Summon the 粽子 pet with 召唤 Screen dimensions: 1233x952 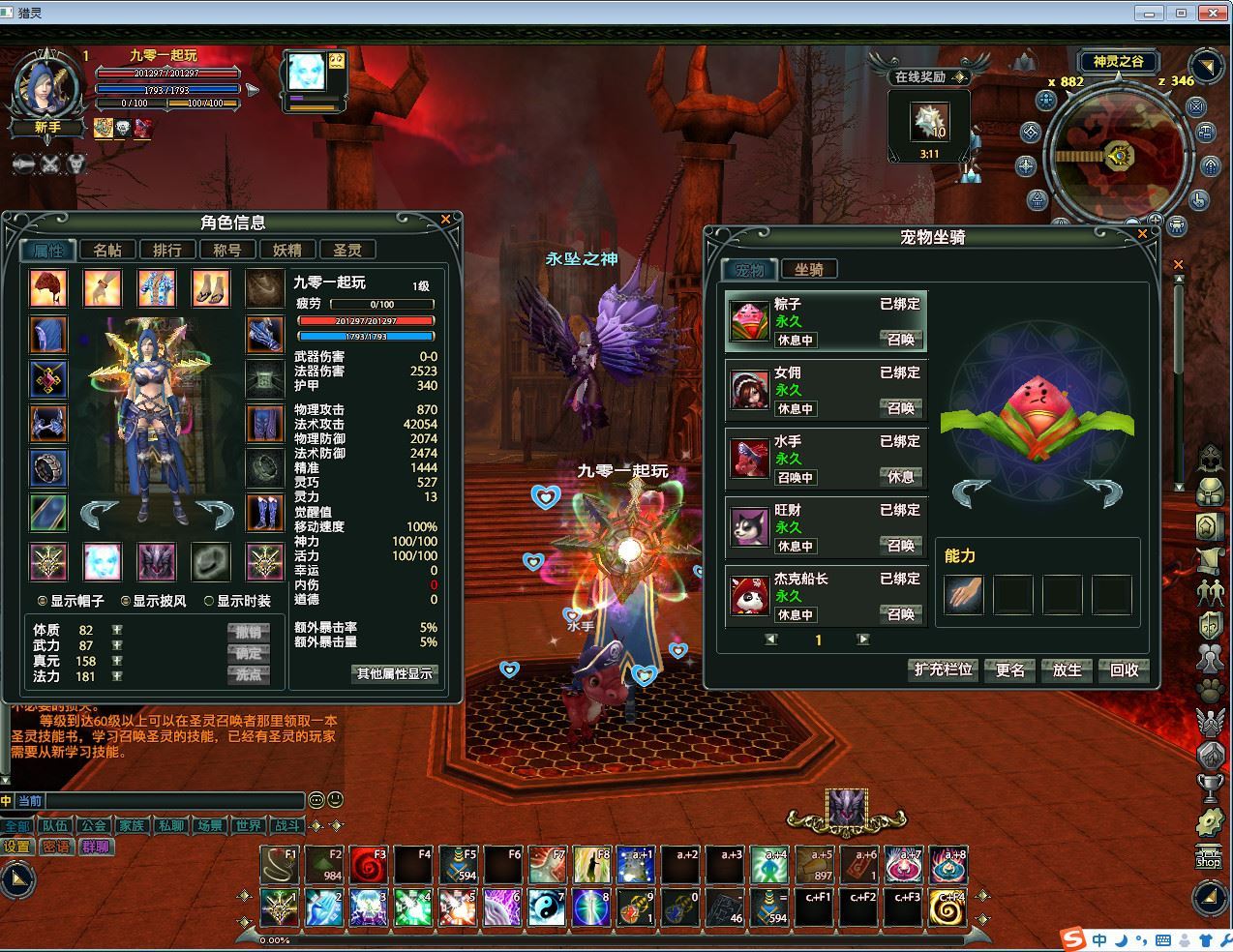coord(900,340)
